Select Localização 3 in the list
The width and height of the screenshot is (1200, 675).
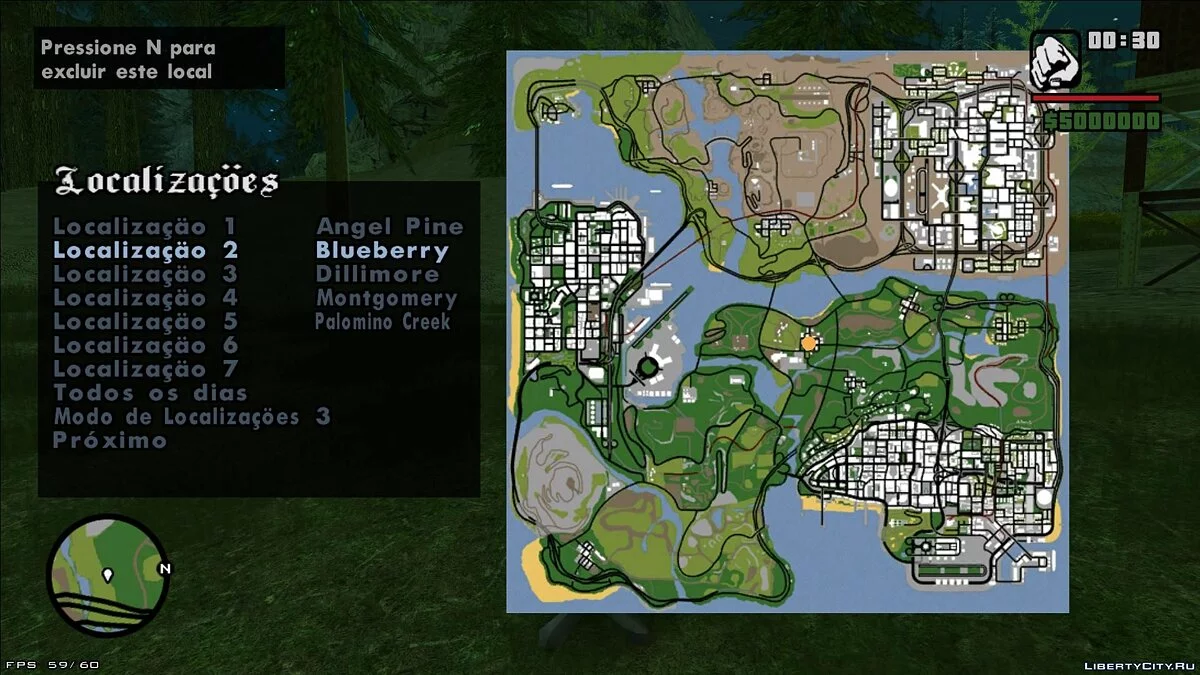point(145,274)
